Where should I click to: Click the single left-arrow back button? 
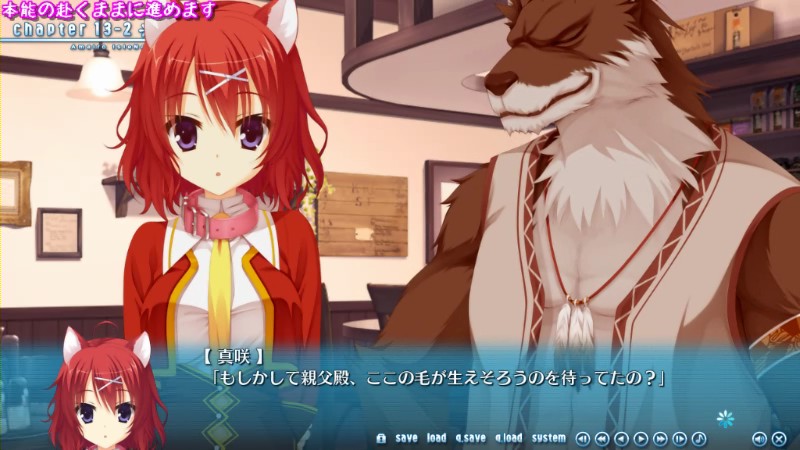[621, 438]
